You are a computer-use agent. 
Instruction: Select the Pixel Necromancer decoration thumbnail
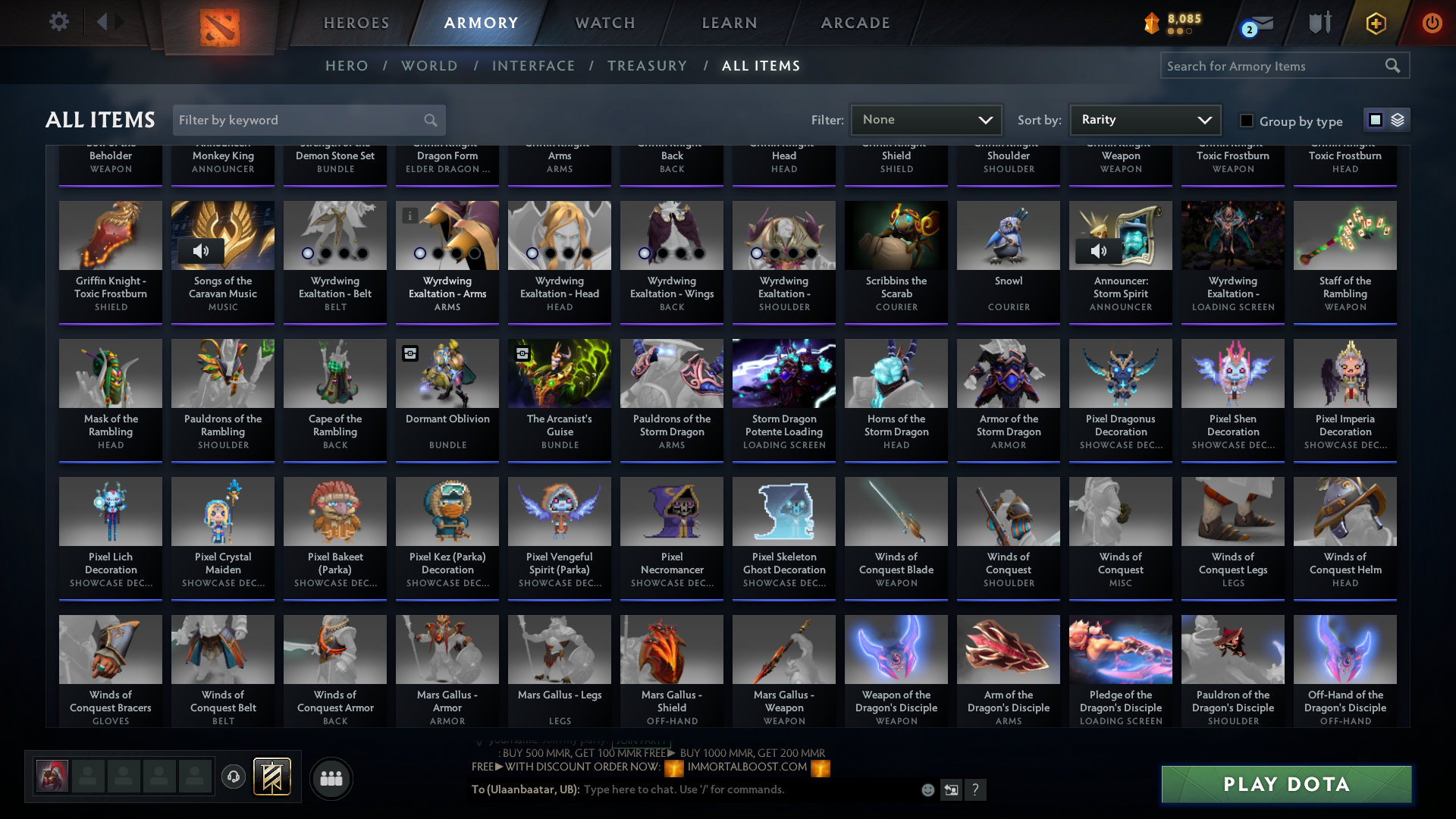coord(671,511)
